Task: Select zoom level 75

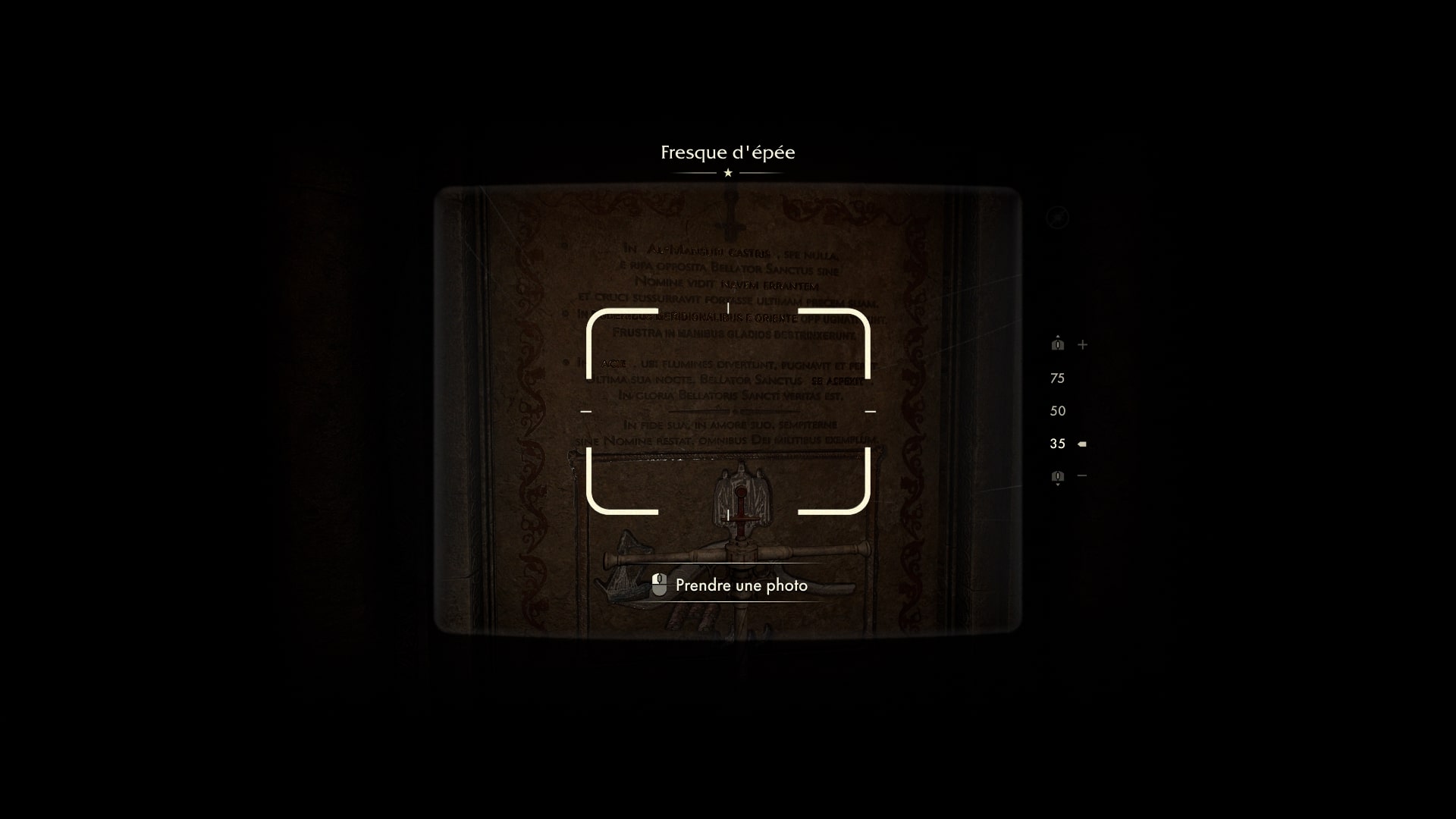Action: click(x=1056, y=378)
